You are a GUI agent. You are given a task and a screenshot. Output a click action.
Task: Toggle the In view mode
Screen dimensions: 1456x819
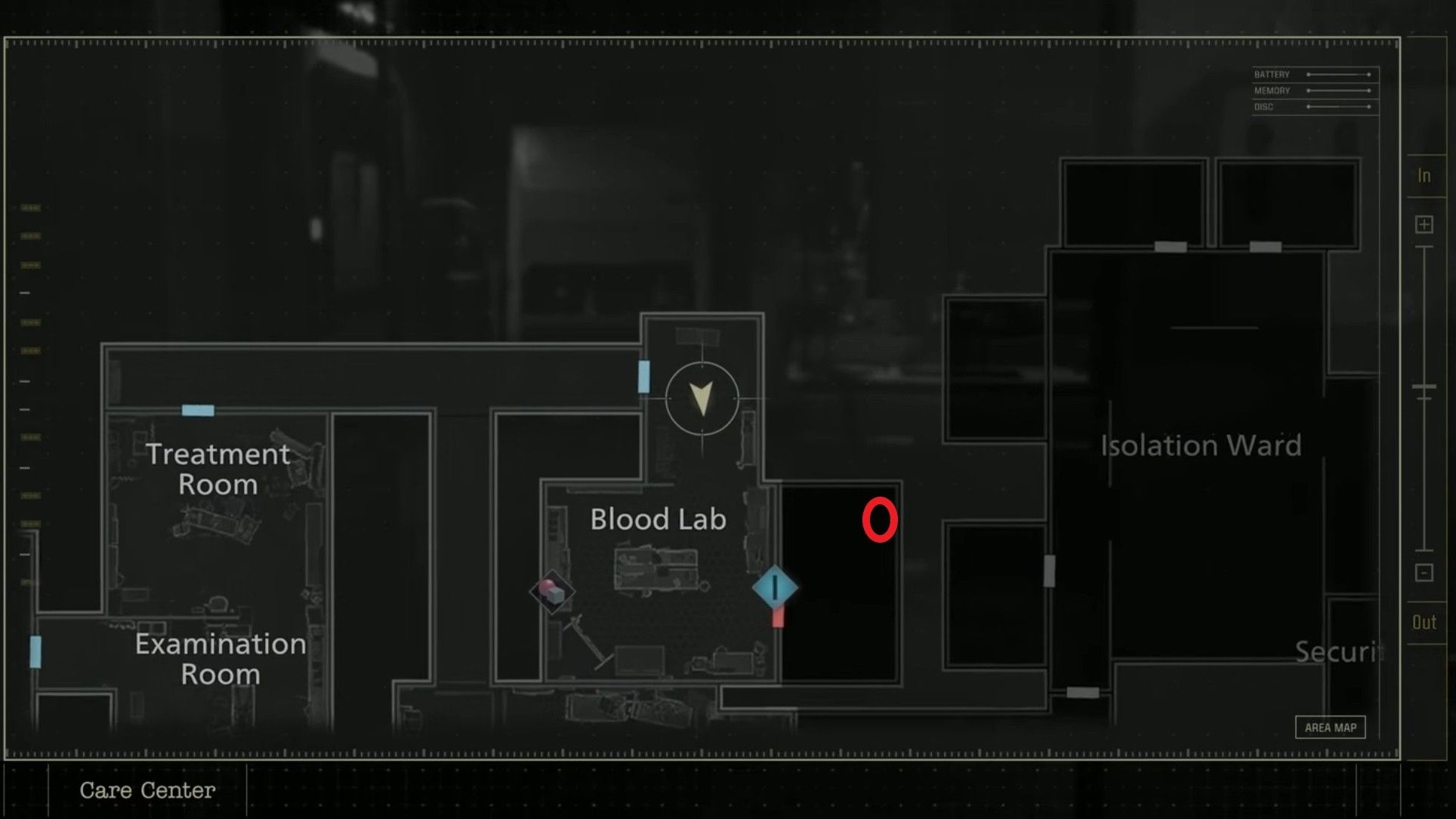1424,175
